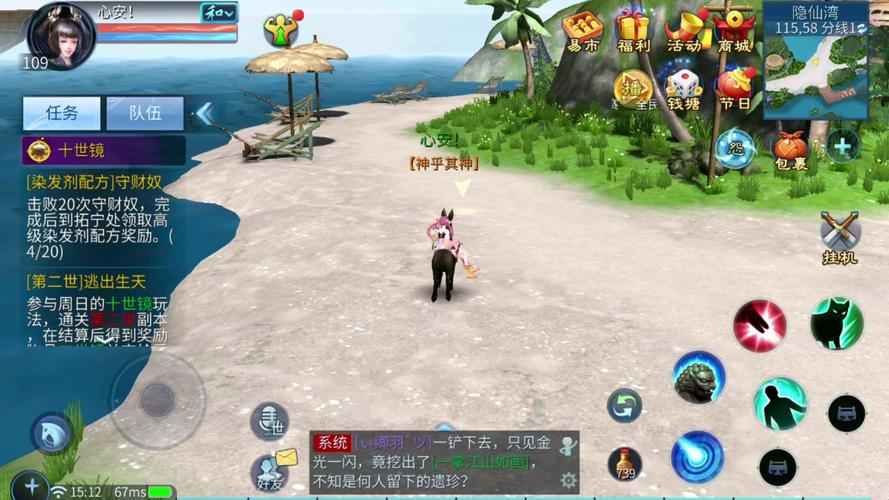Image resolution: width=889 pixels, height=500 pixels.
Task: Activate the blue swirl skill
Action: [697, 456]
